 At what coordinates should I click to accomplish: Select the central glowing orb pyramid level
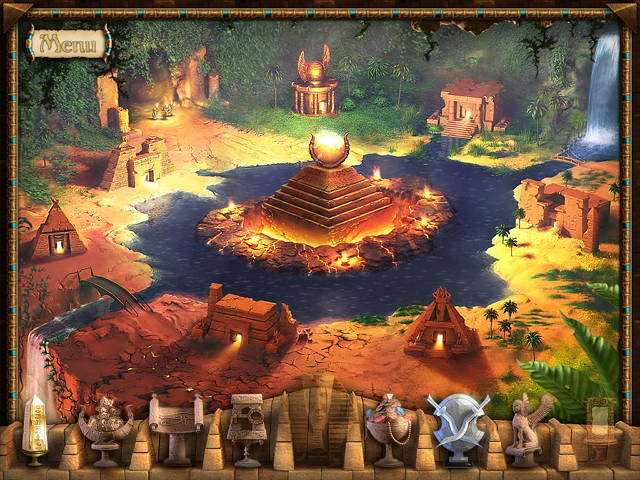(327, 193)
